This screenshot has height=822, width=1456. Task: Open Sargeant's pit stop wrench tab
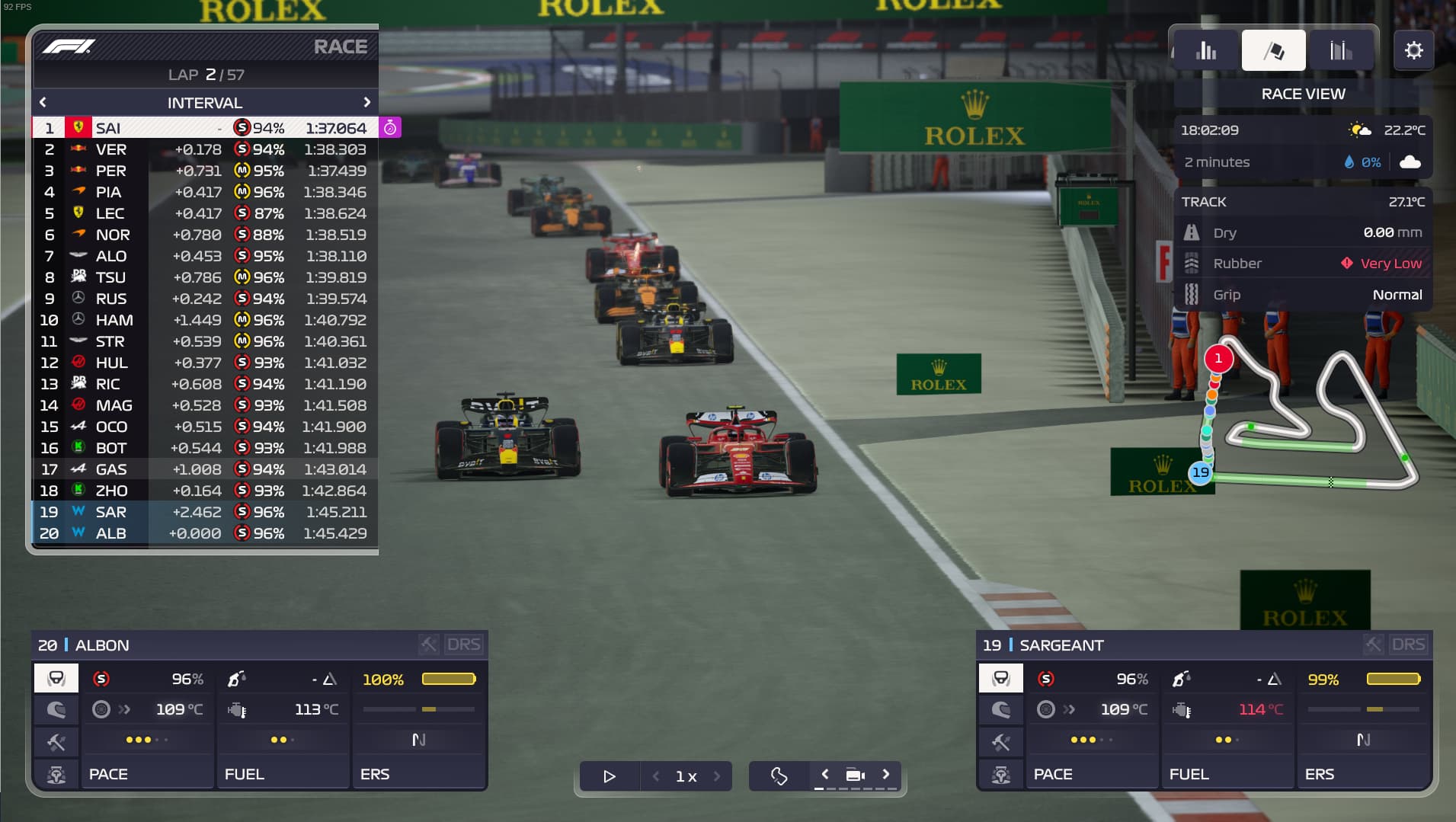pos(1000,742)
